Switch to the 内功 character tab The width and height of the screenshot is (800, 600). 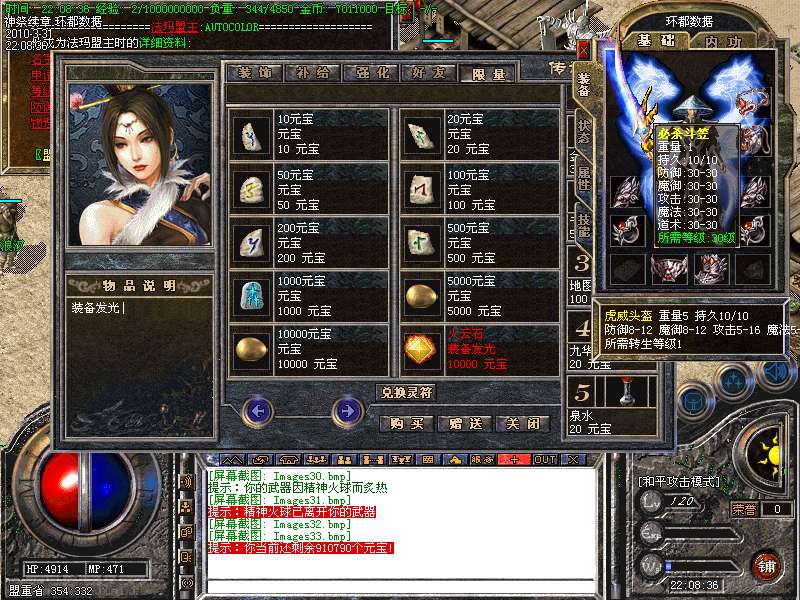point(721,42)
